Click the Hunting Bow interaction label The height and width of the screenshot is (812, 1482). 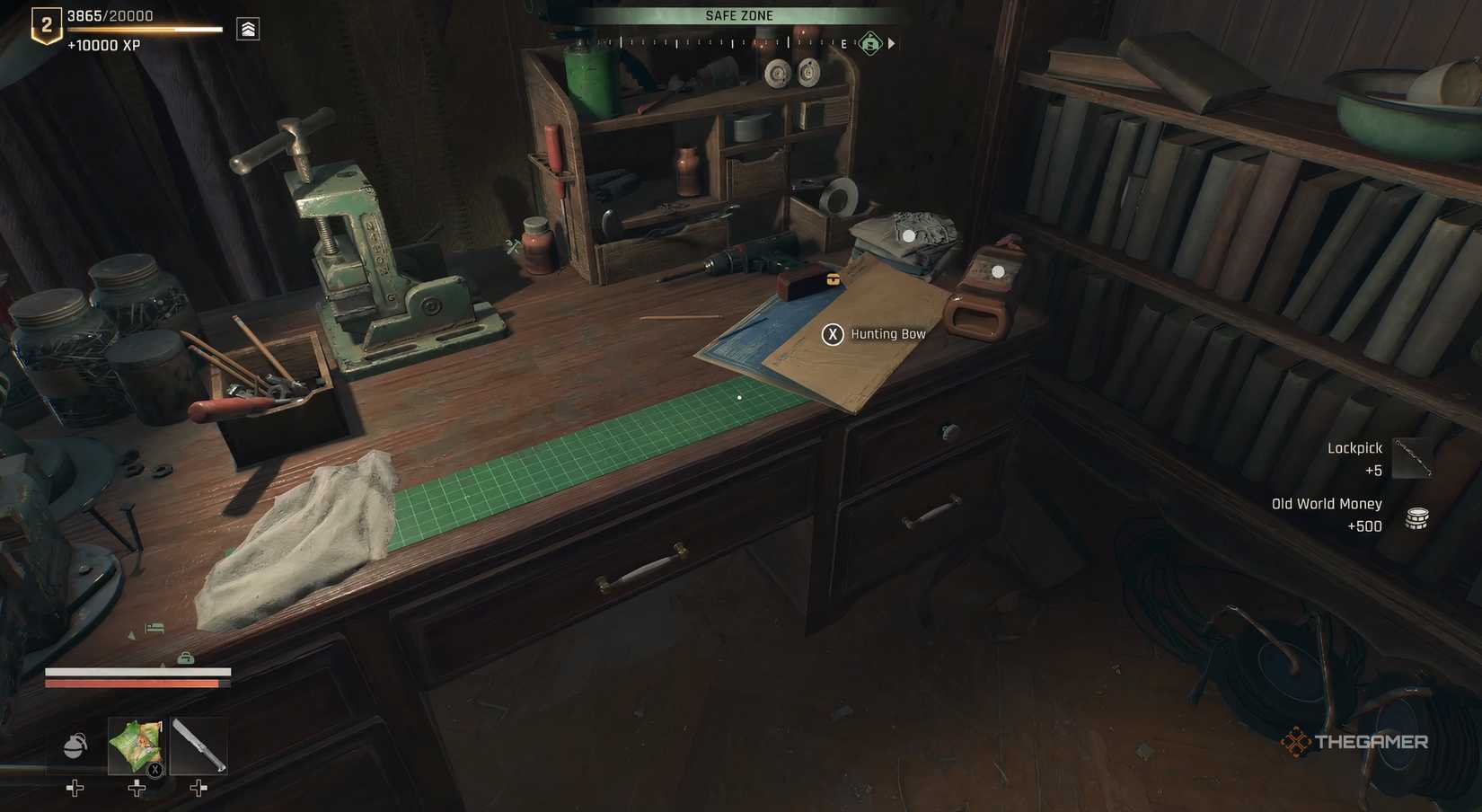pyautogui.click(x=887, y=333)
